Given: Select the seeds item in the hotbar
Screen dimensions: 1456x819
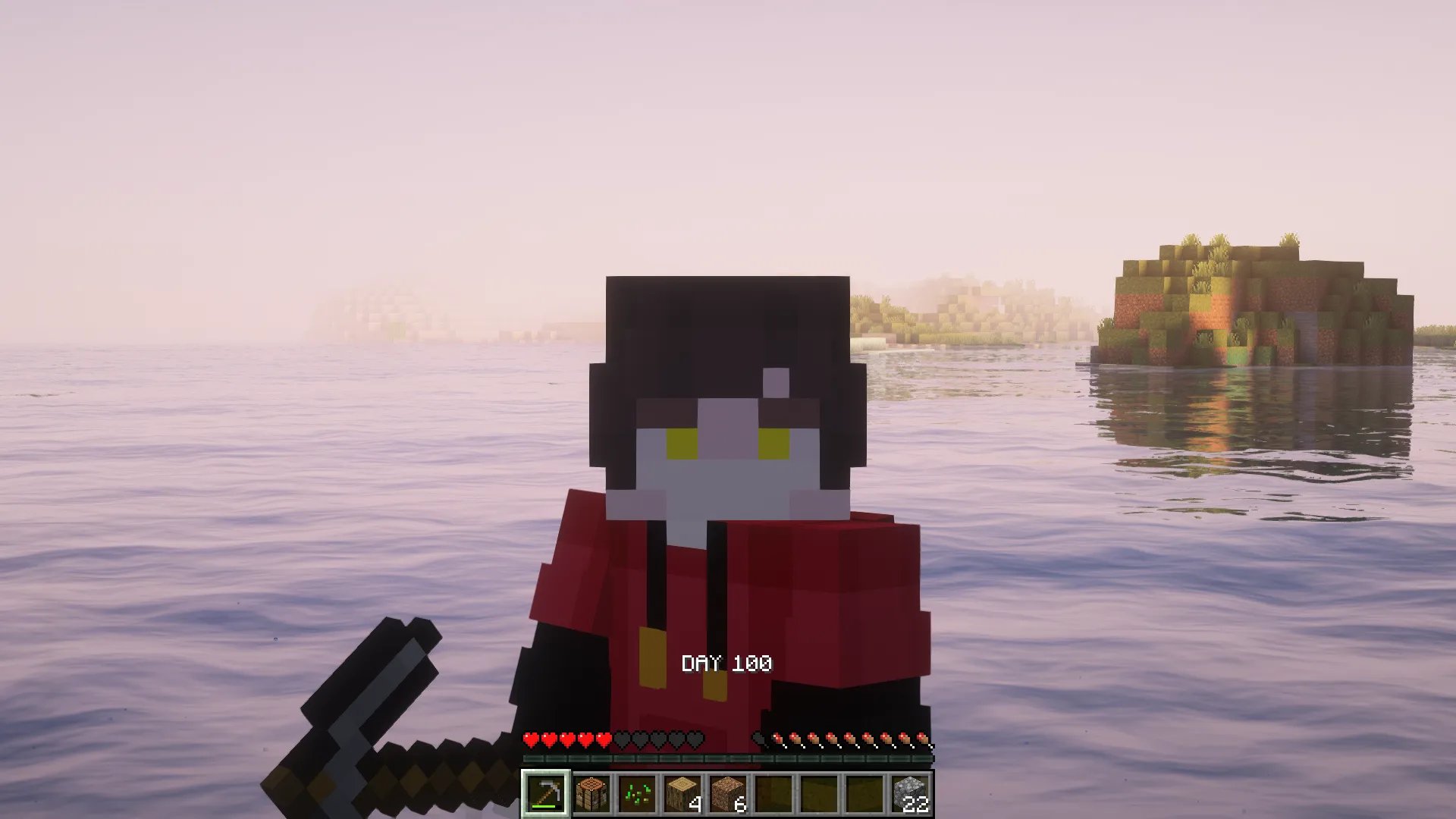Looking at the screenshot, I should pos(636,794).
